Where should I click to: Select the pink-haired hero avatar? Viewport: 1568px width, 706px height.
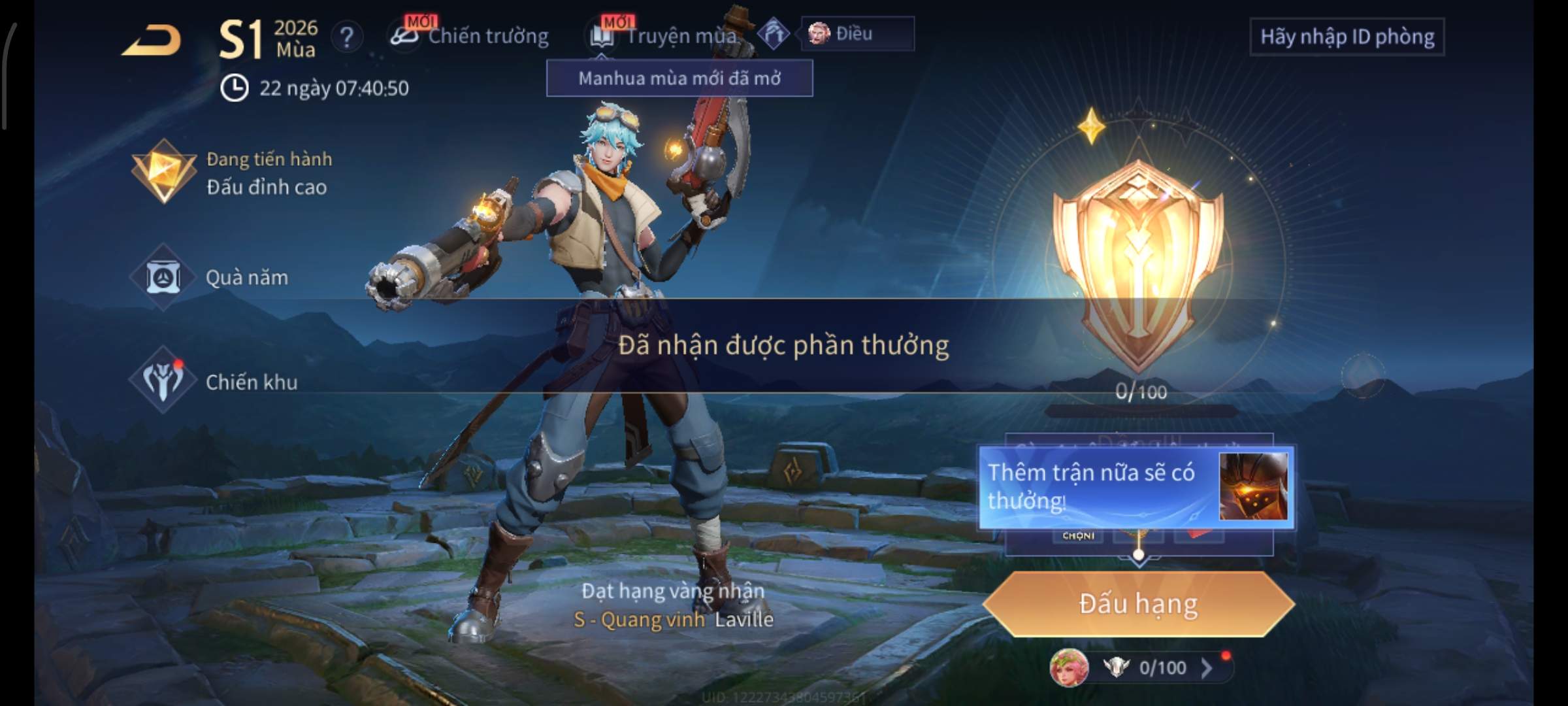[1068, 668]
